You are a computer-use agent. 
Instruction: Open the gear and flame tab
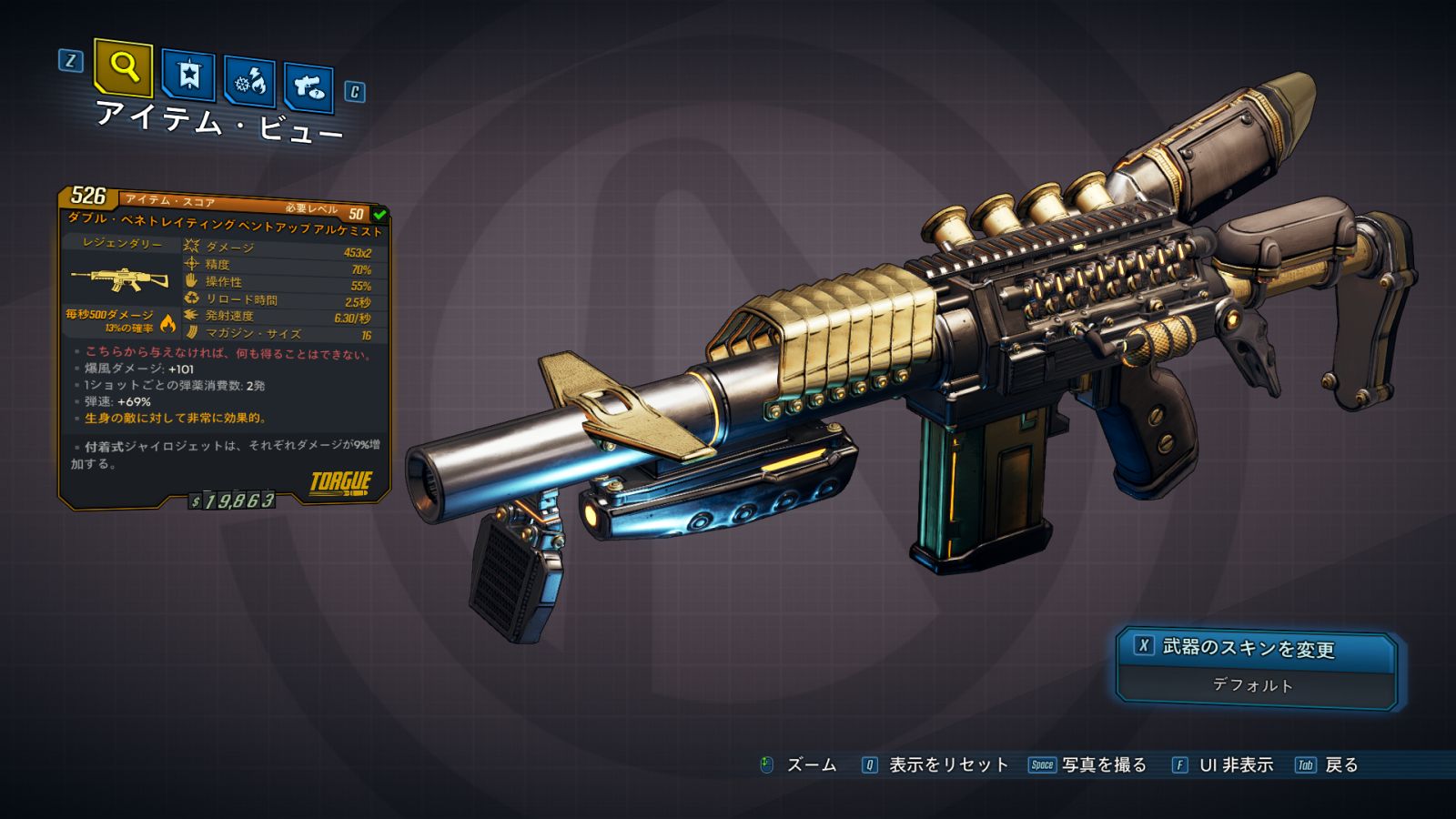(x=250, y=82)
